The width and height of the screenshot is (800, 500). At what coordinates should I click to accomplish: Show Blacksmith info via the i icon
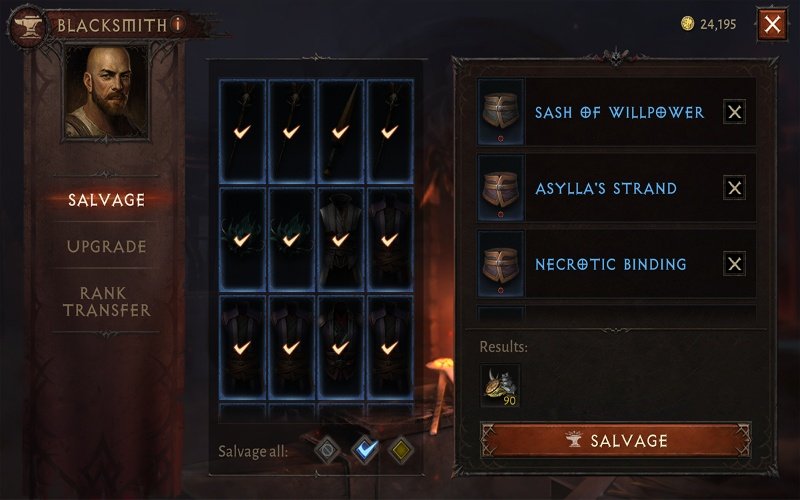(x=178, y=23)
